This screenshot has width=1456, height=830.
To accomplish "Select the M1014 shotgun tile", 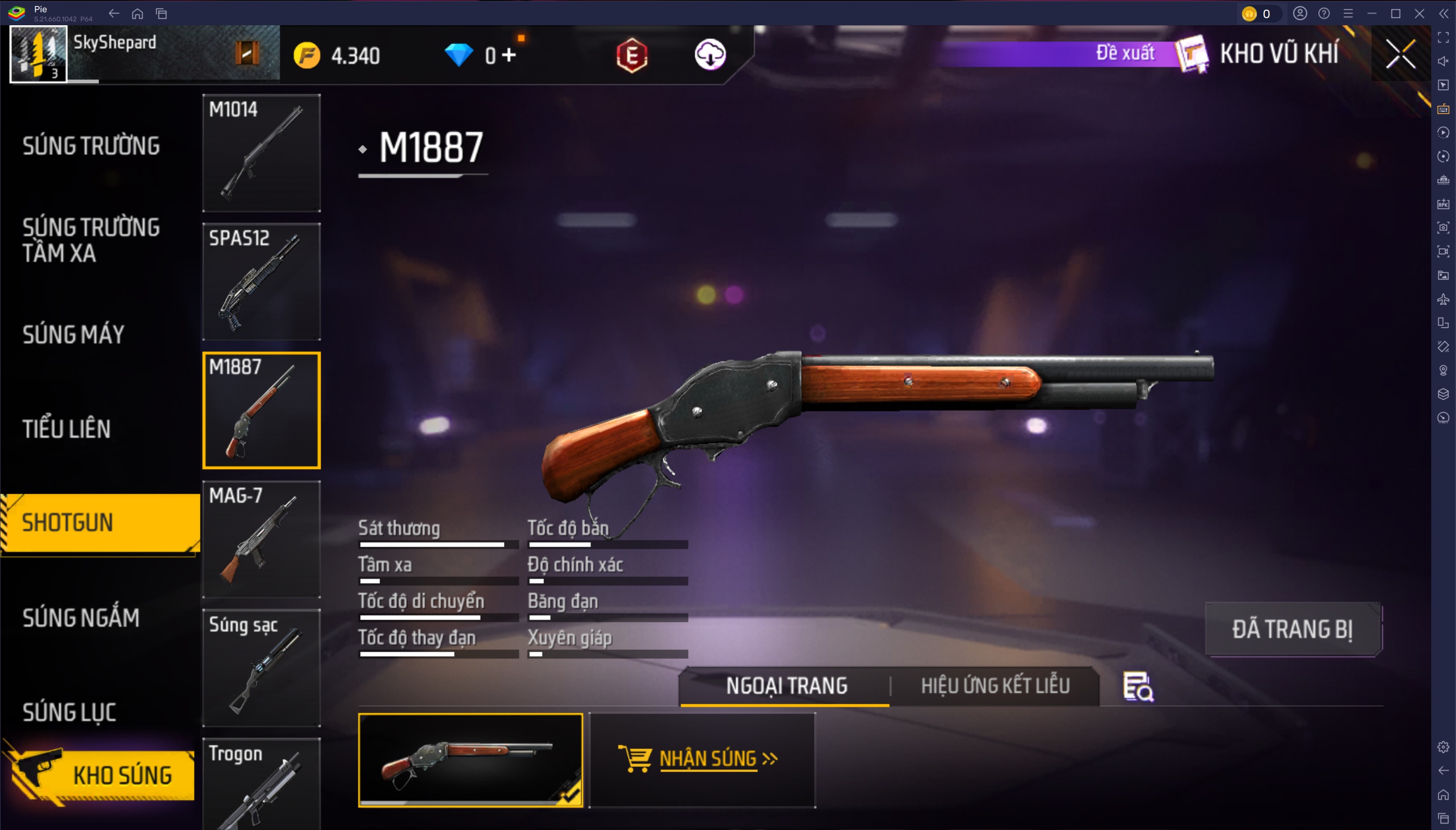I will tap(262, 153).
